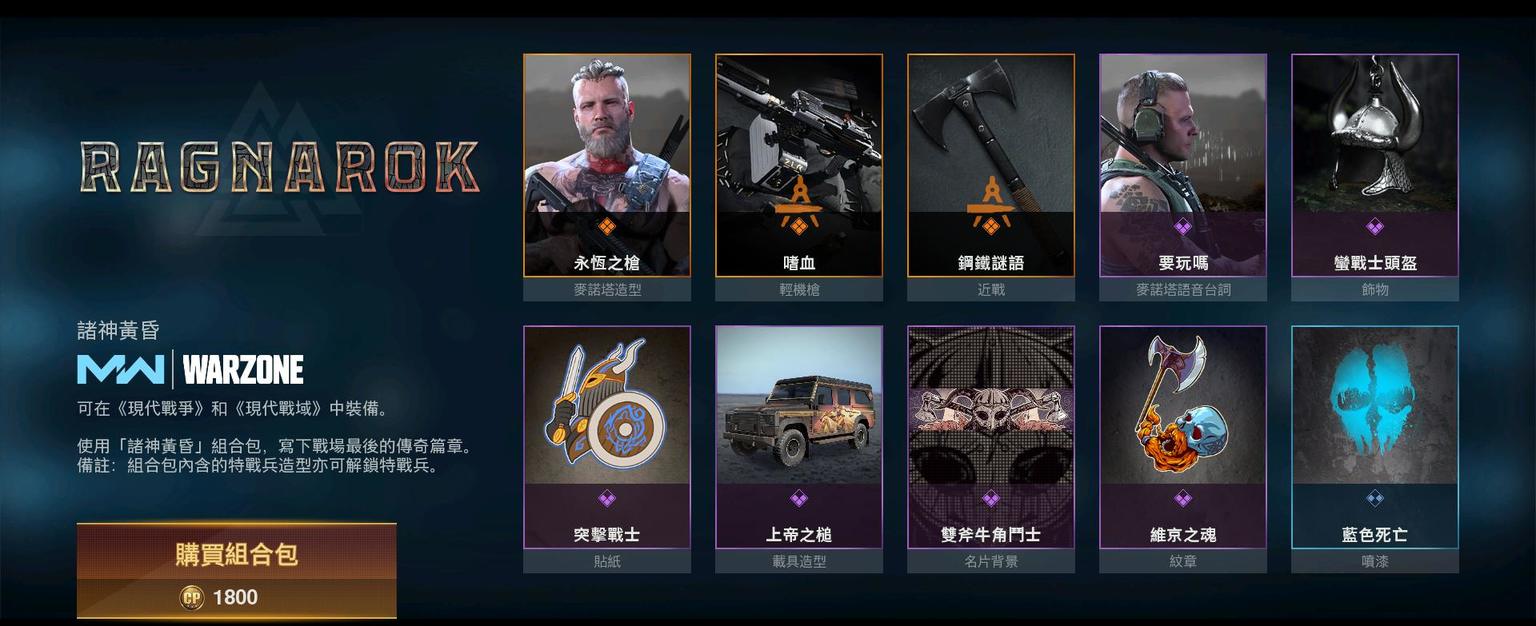Preview the 上帝之槌 vehicle skin
Screen dimensions: 1536x626
pyautogui.click(x=799, y=437)
